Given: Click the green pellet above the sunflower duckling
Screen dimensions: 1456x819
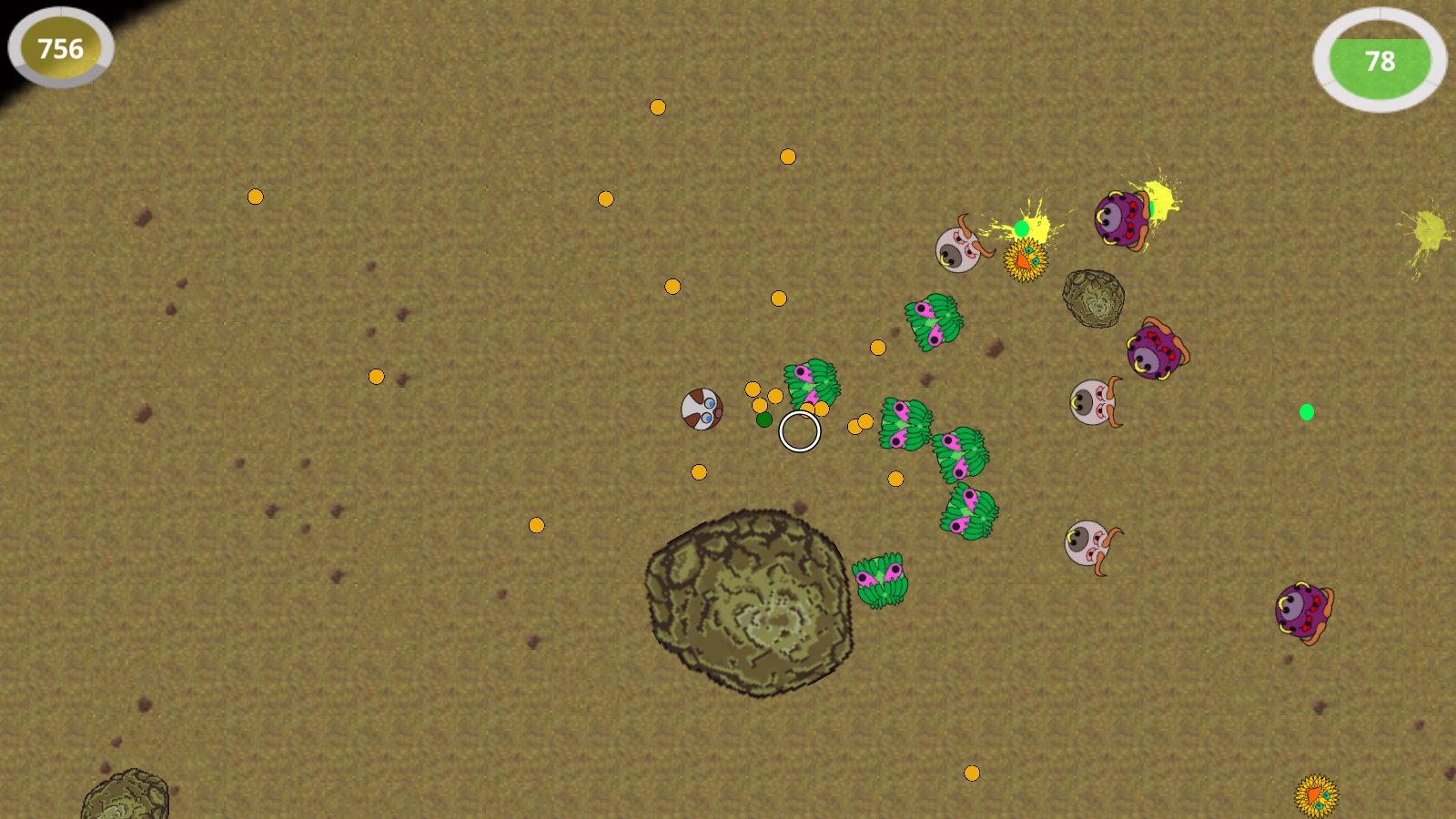Looking at the screenshot, I should [1021, 228].
